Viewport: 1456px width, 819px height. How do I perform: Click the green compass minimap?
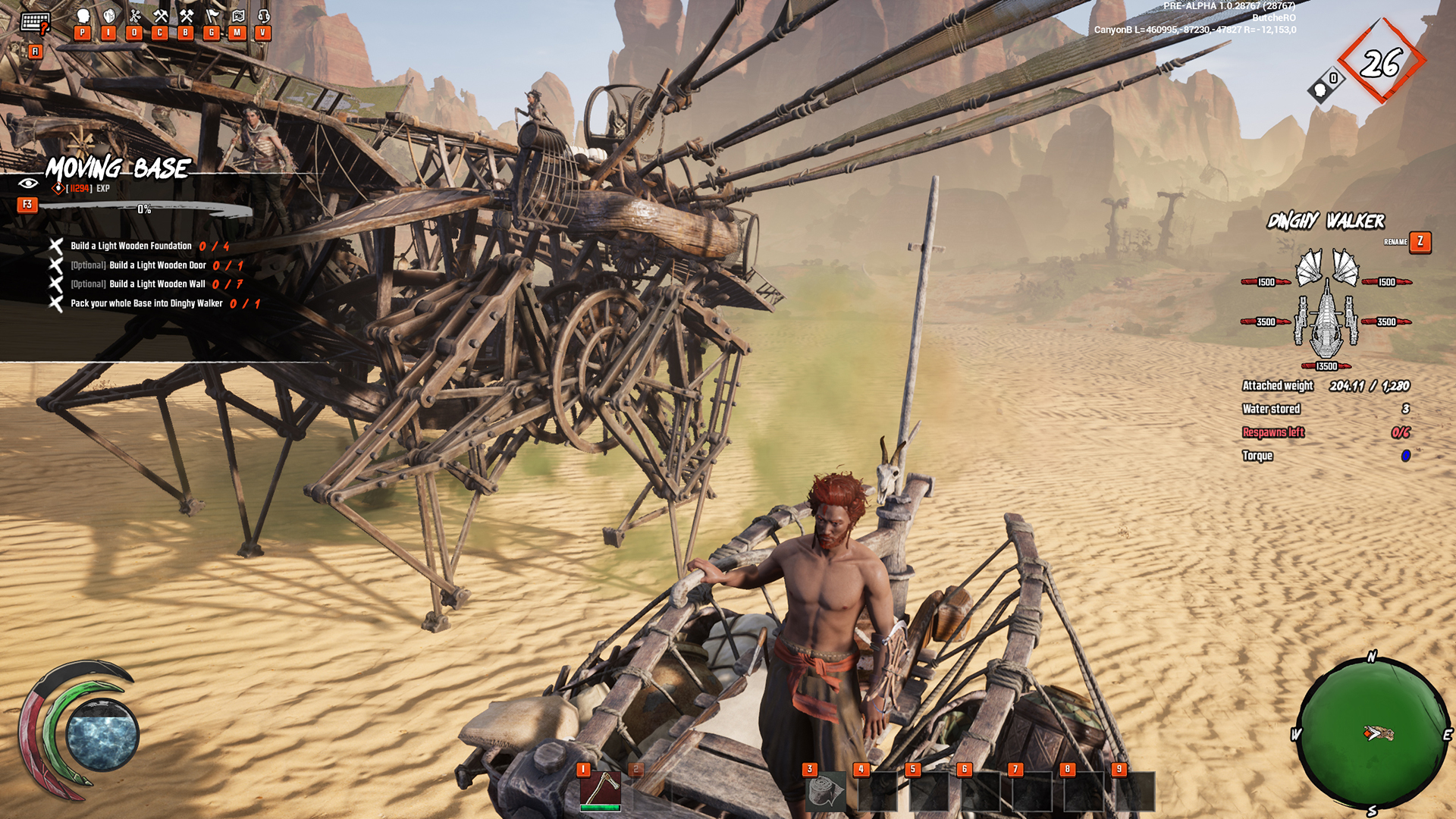click(x=1372, y=734)
